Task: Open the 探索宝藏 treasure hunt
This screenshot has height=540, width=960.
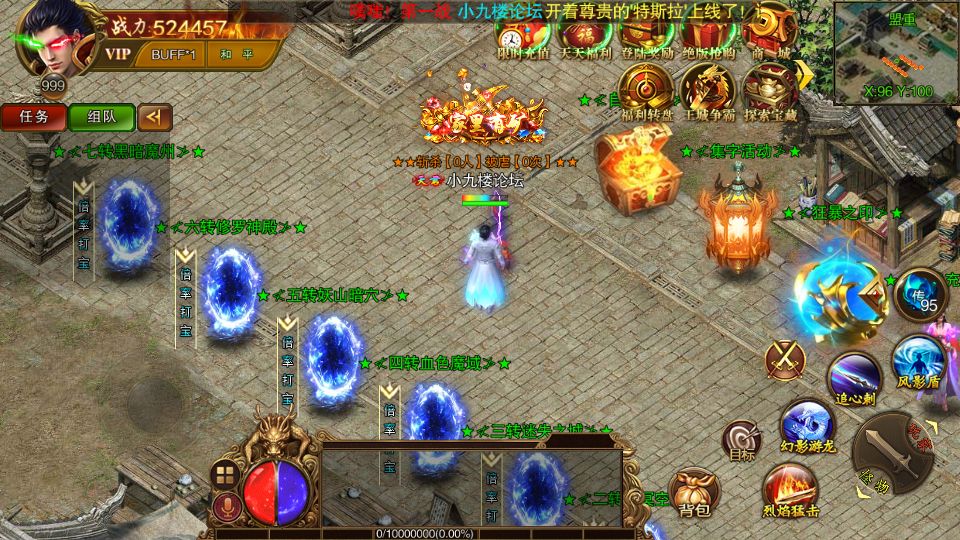Action: pos(769,90)
